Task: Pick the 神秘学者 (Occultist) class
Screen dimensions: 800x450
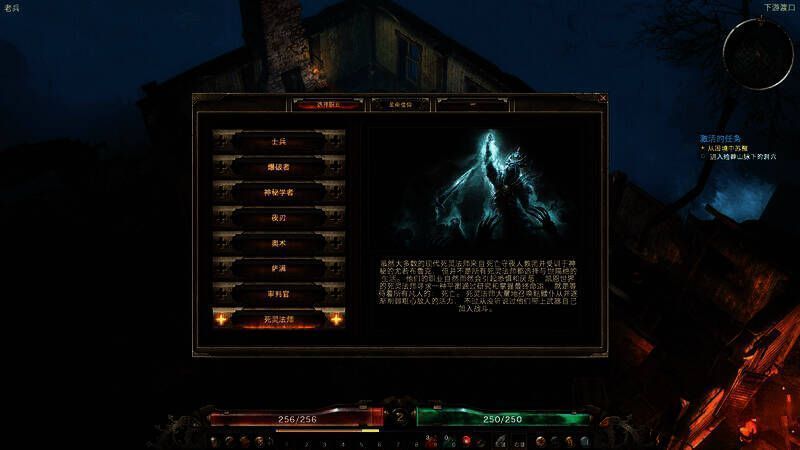Action: [x=278, y=191]
